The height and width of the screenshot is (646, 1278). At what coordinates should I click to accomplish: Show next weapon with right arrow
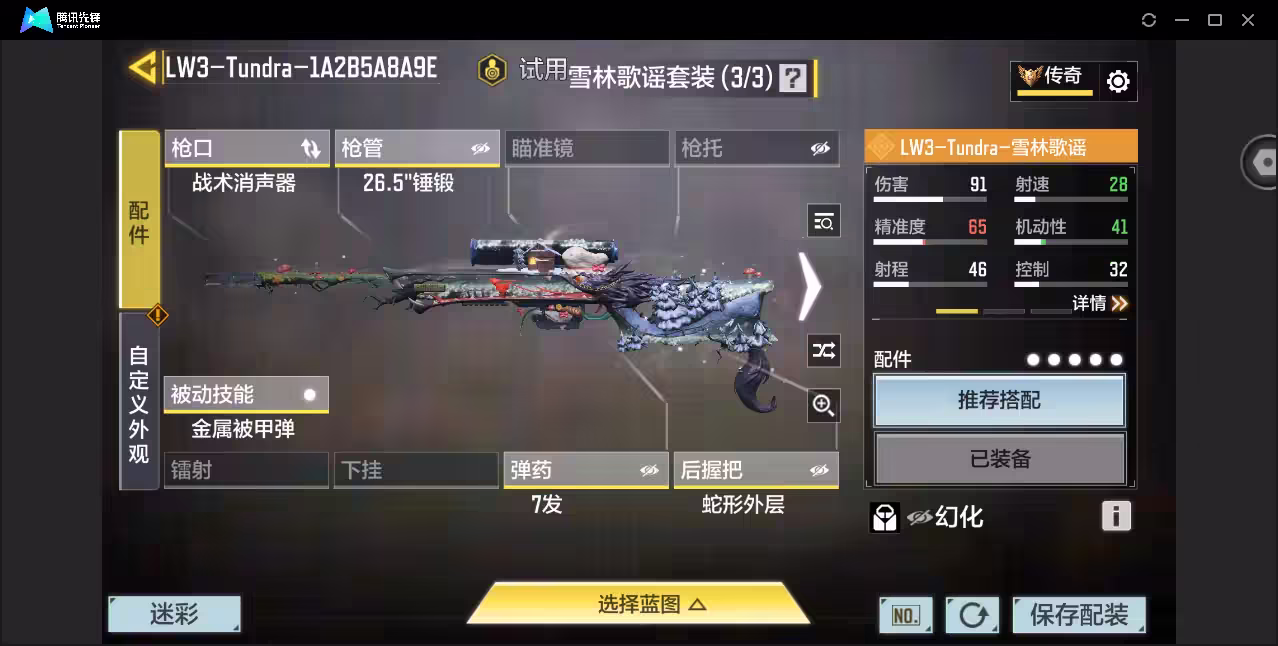pos(809,286)
